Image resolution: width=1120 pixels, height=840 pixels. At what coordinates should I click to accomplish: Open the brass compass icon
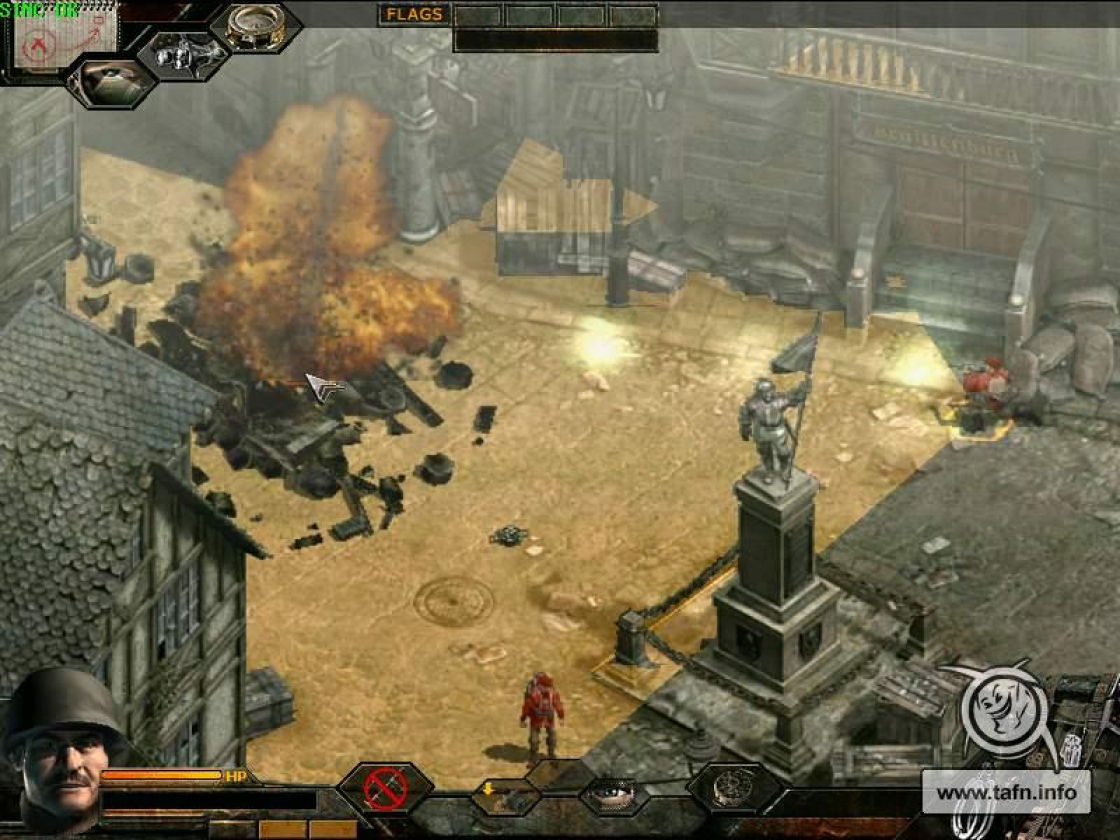coord(256,26)
